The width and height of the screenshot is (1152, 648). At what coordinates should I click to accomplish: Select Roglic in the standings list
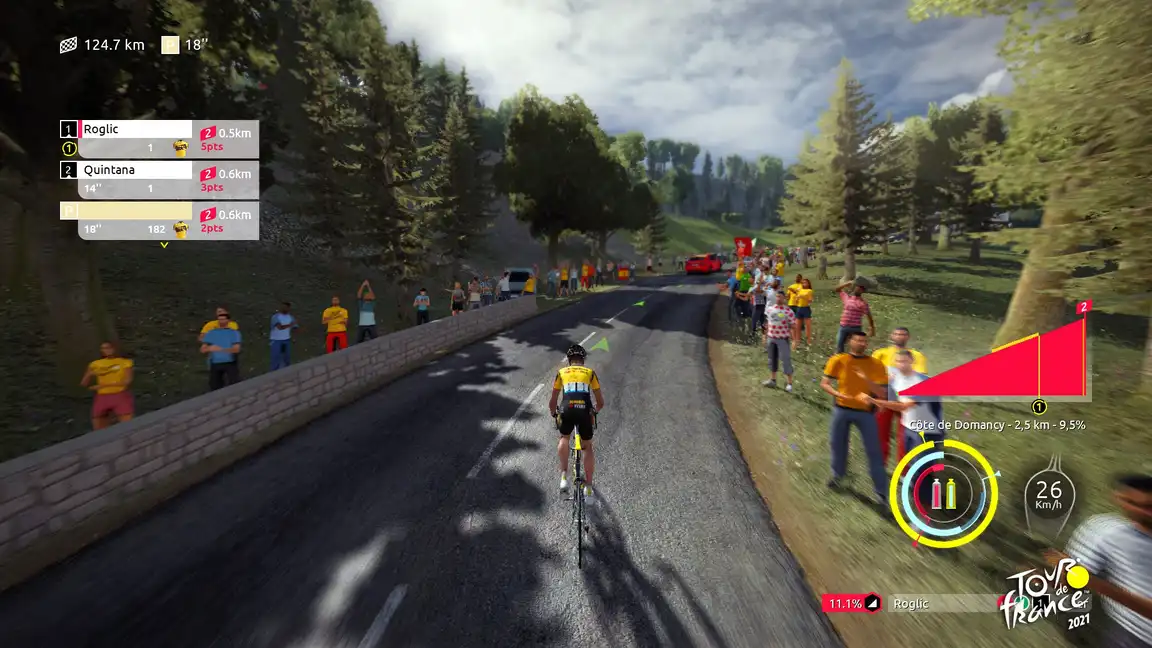(134, 129)
